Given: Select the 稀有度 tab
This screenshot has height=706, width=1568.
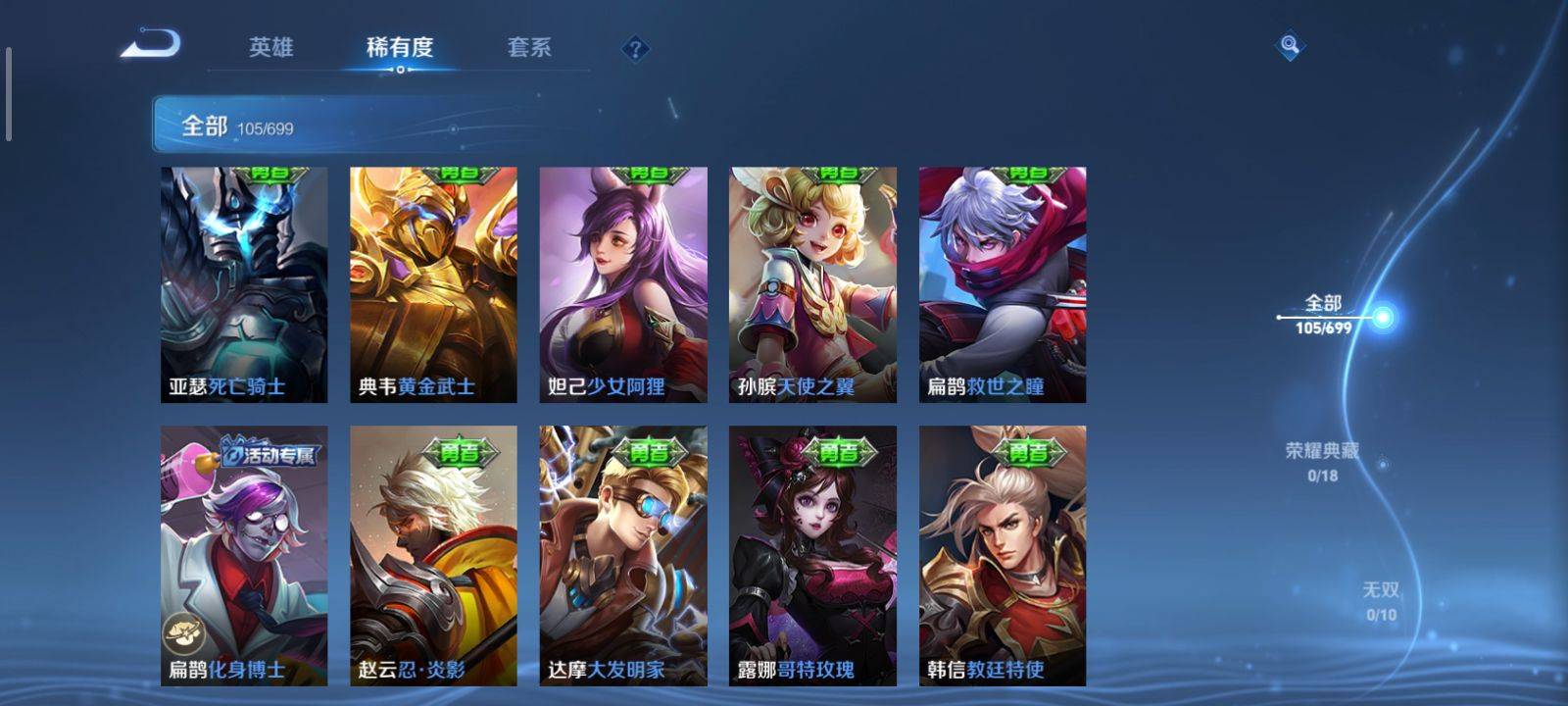Looking at the screenshot, I should [399, 47].
